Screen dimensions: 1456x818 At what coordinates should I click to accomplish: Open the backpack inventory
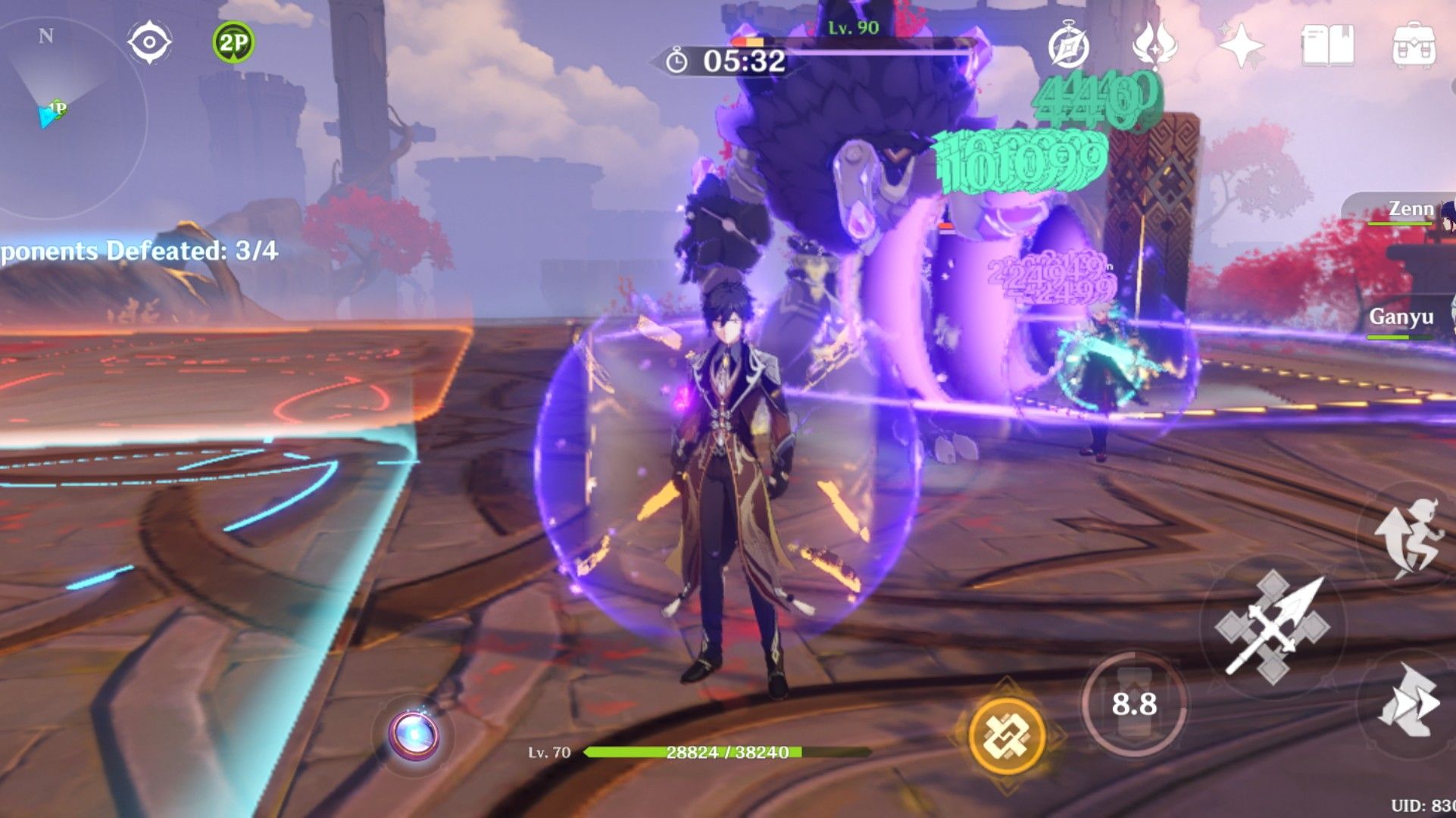coord(1414,45)
